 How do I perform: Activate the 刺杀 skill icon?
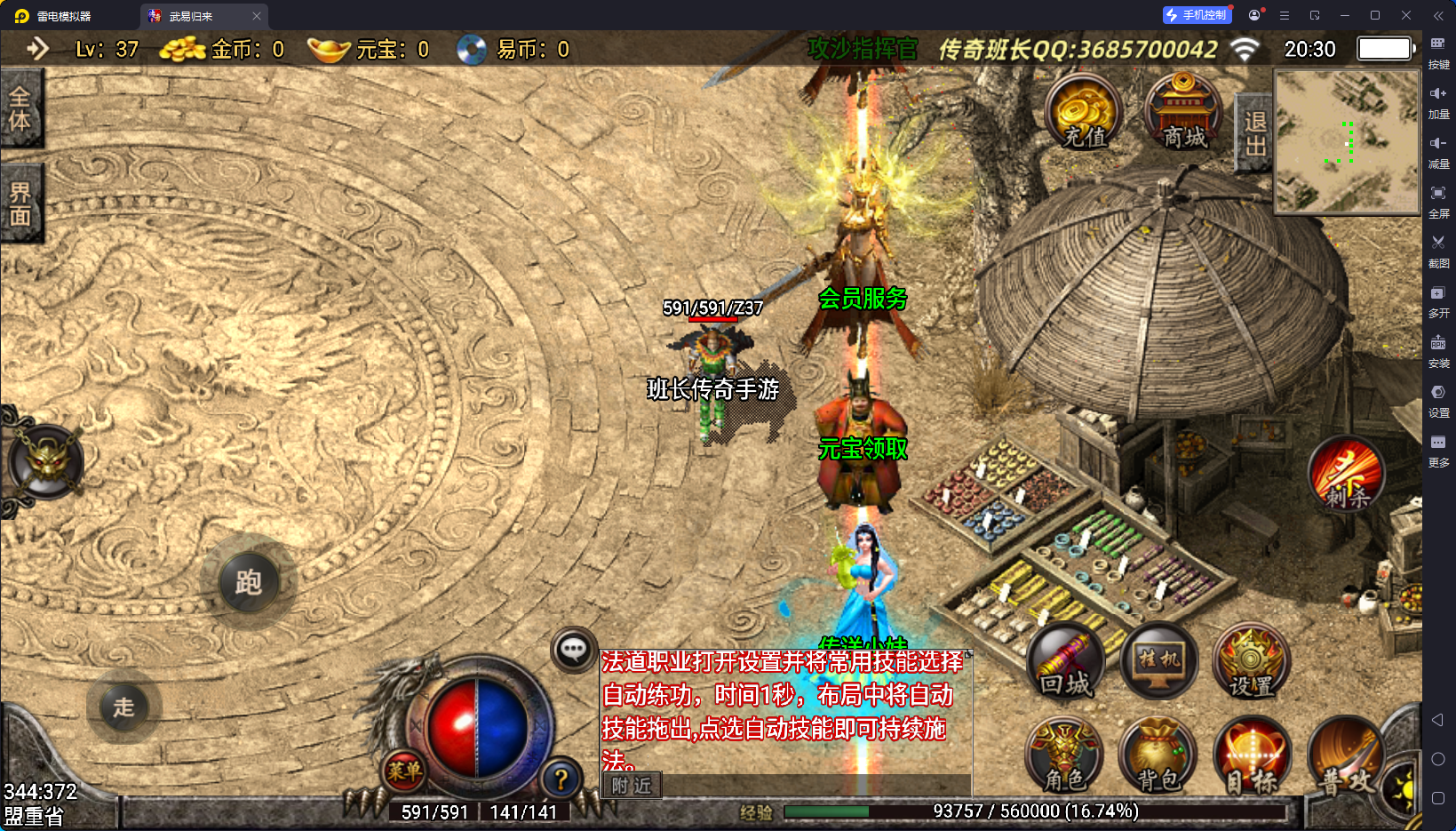tap(1347, 475)
